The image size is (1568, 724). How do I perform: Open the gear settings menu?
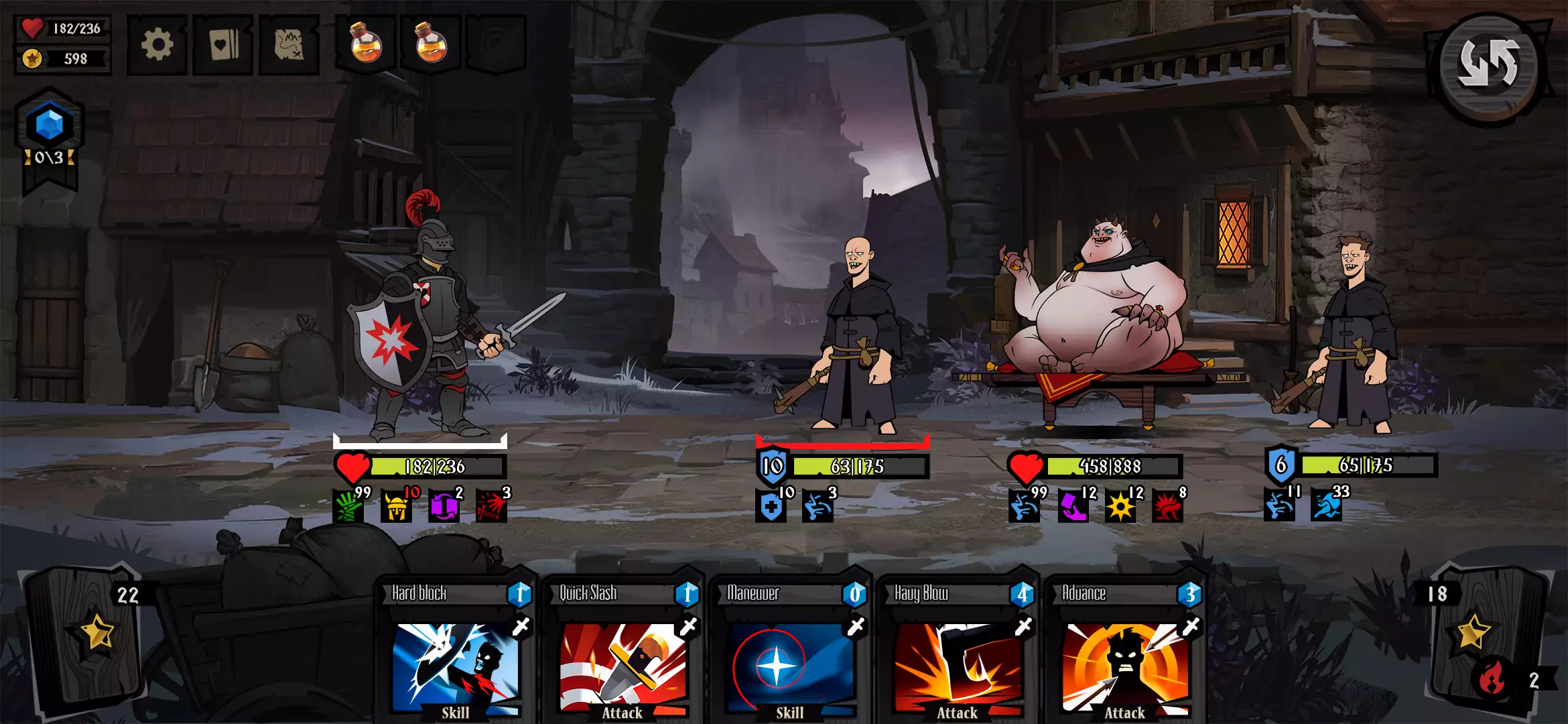[157, 45]
